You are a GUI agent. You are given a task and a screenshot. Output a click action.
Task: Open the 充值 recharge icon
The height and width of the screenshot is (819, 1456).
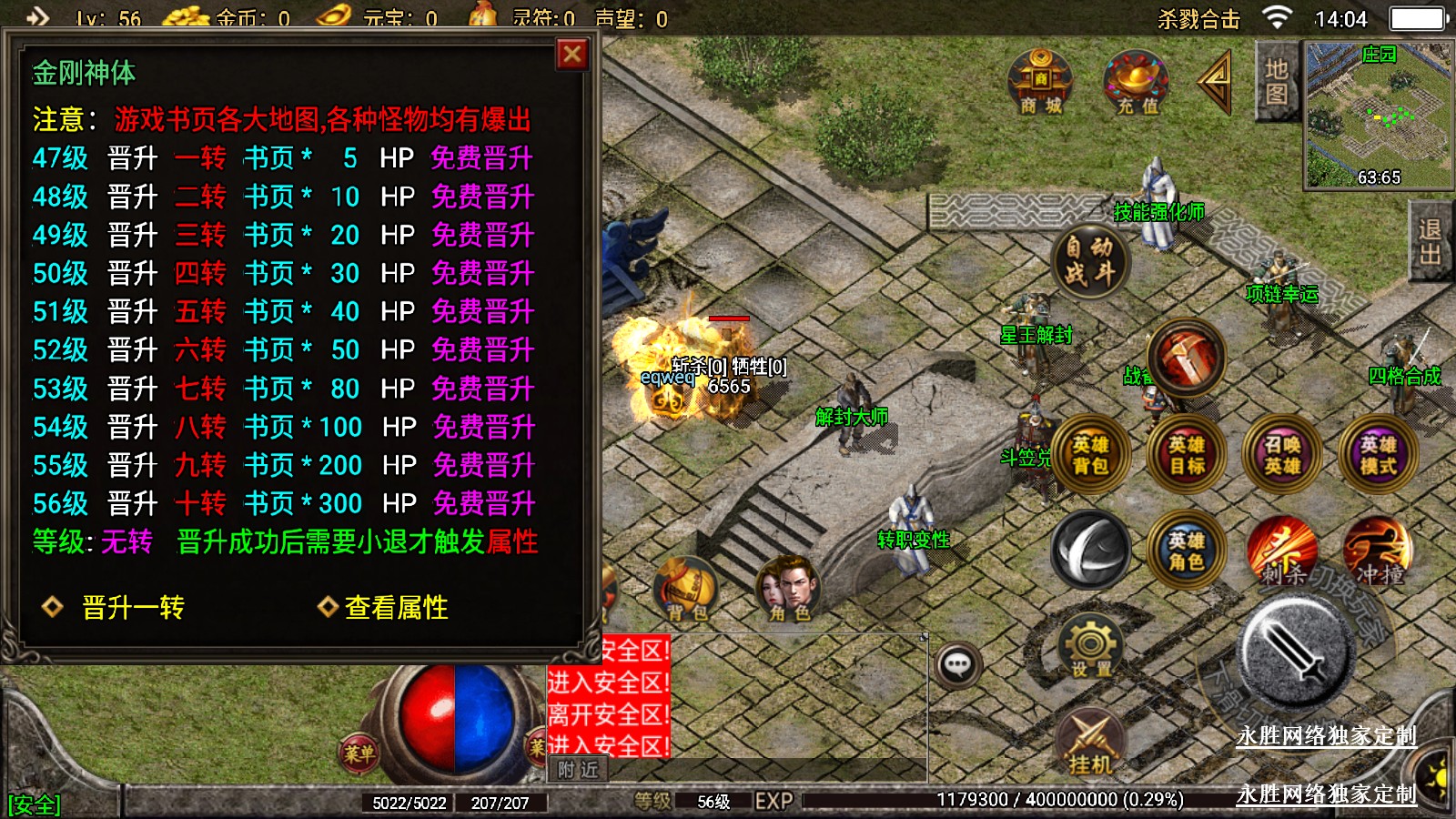(1137, 82)
